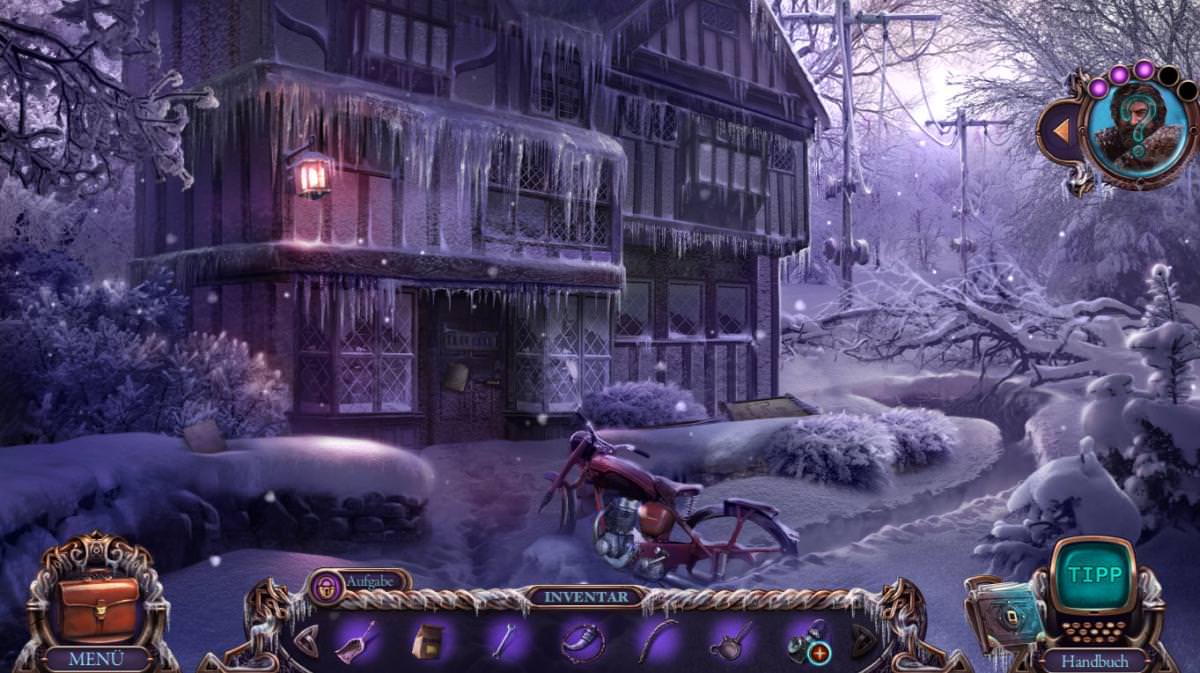Collapse the portrait panel with the orange arrow
Screen dimensions: 1200x673
tap(1057, 129)
